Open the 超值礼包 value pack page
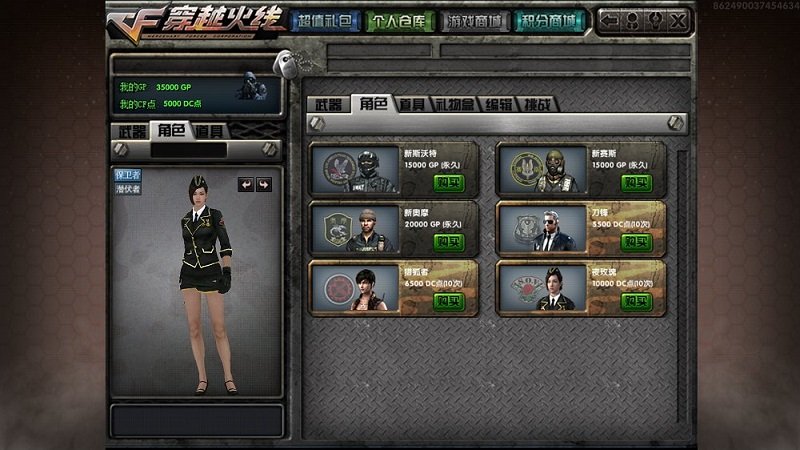 [x=323, y=20]
